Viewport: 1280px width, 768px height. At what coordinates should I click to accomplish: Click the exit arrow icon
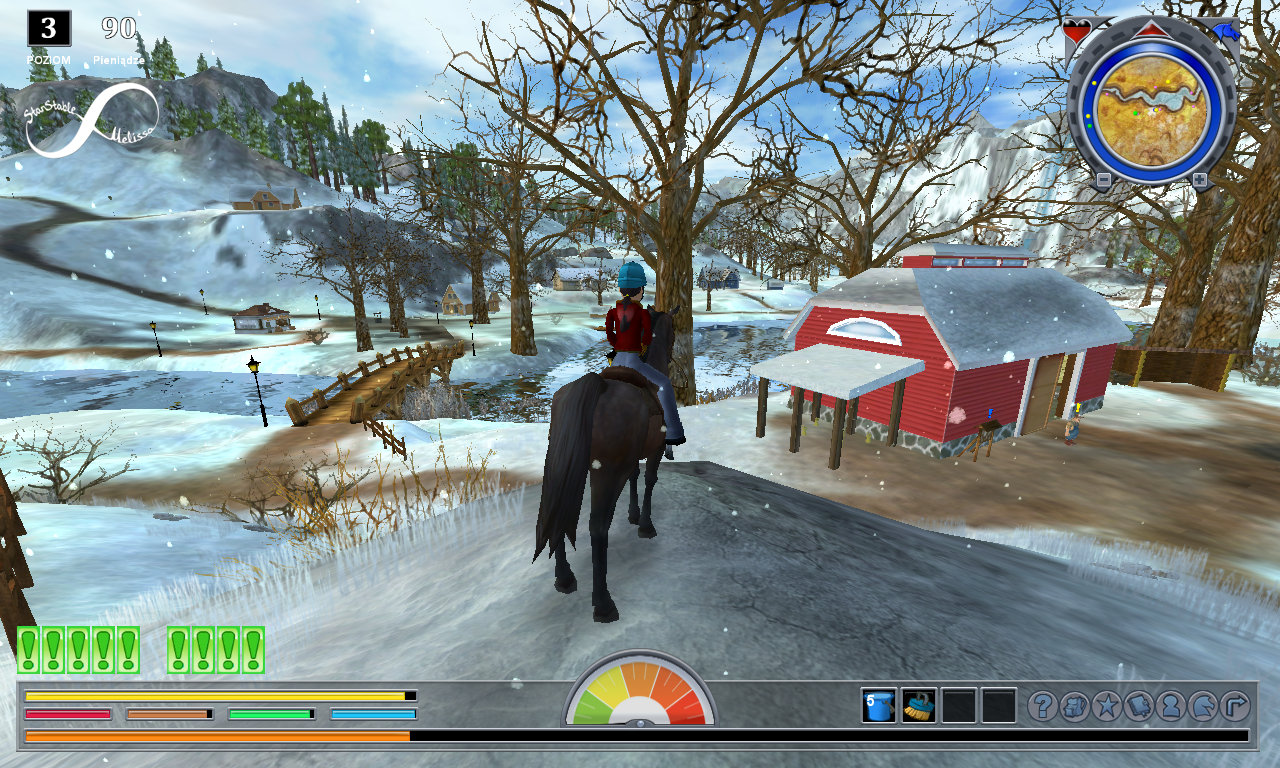pyautogui.click(x=1233, y=704)
